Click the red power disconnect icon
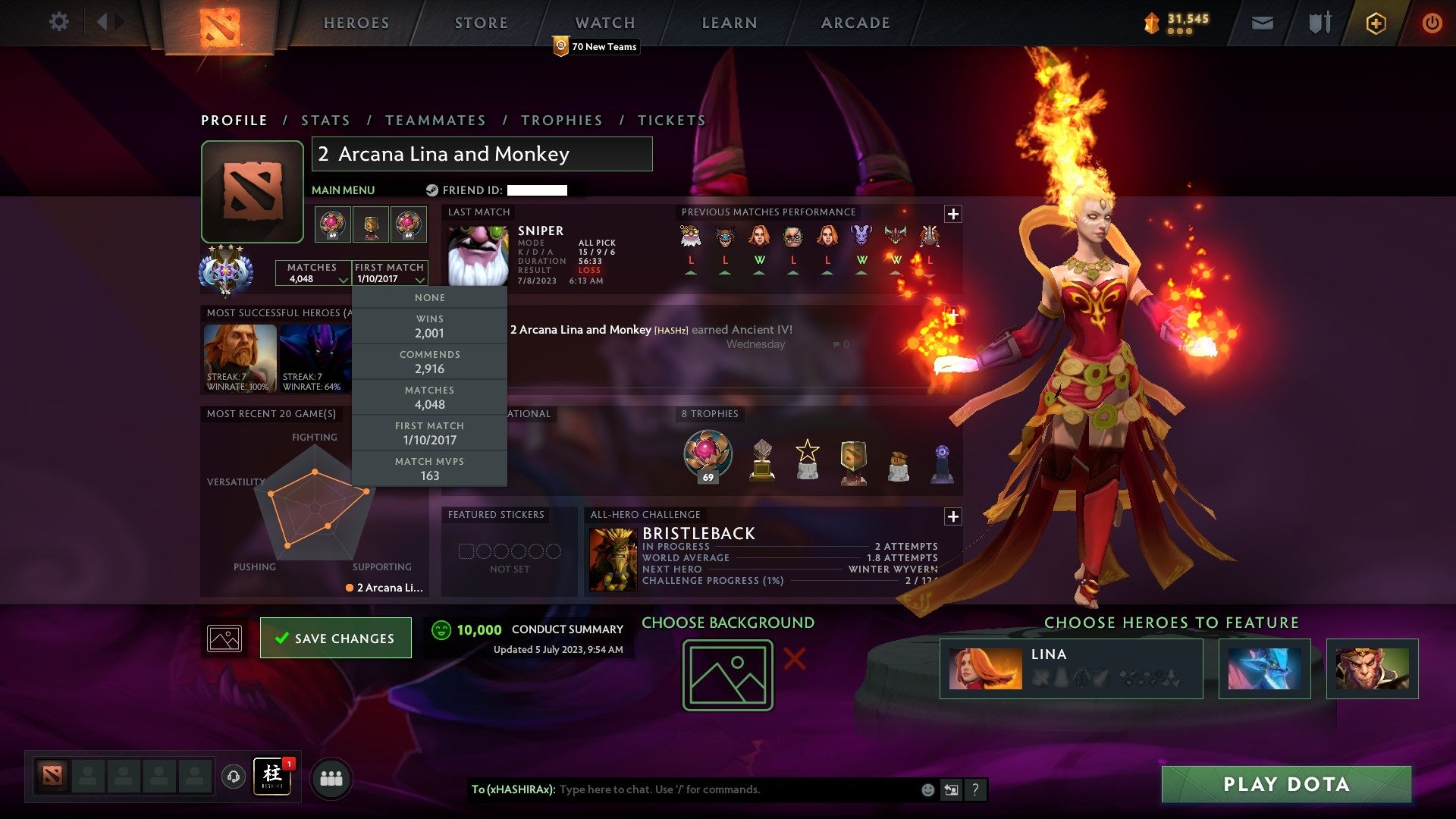The image size is (1456, 819). point(1432,23)
